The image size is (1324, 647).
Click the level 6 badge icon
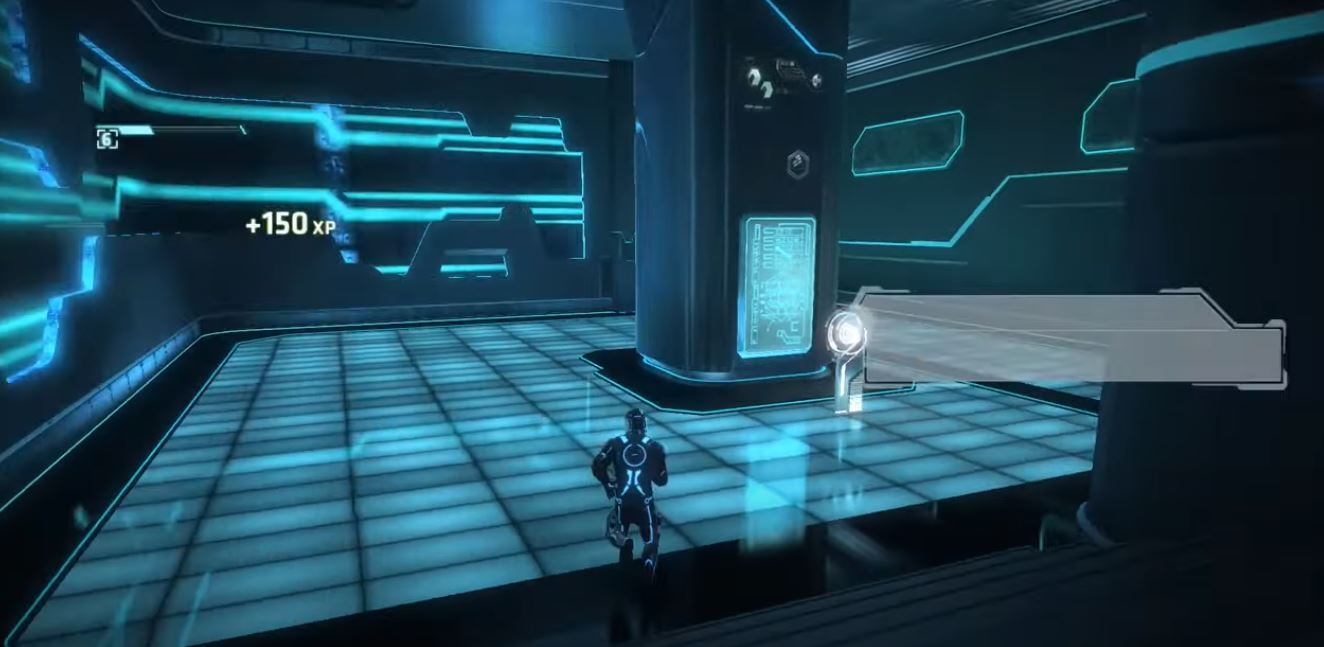(107, 138)
